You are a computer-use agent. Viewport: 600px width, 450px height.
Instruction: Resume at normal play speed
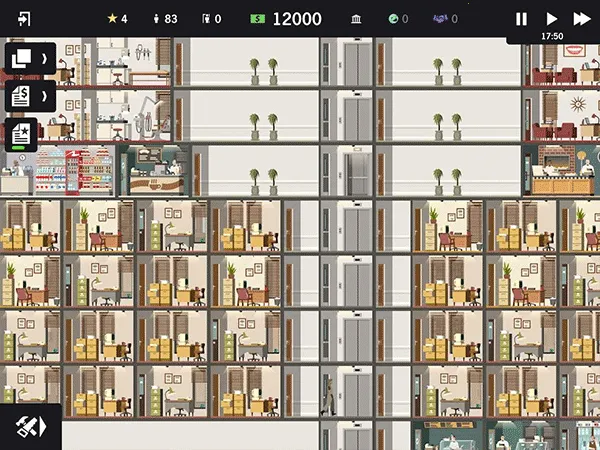tap(551, 19)
